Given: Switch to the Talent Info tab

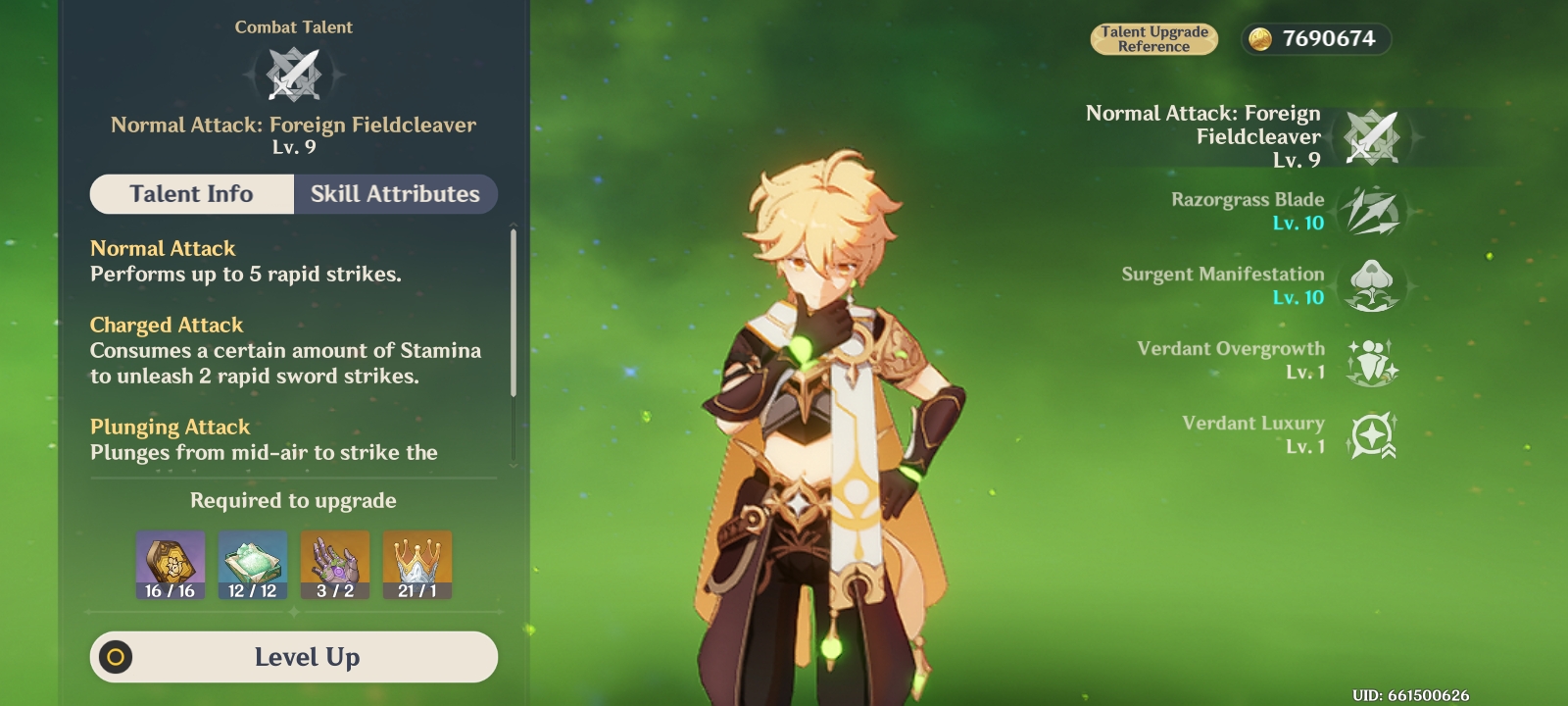Looking at the screenshot, I should [191, 194].
